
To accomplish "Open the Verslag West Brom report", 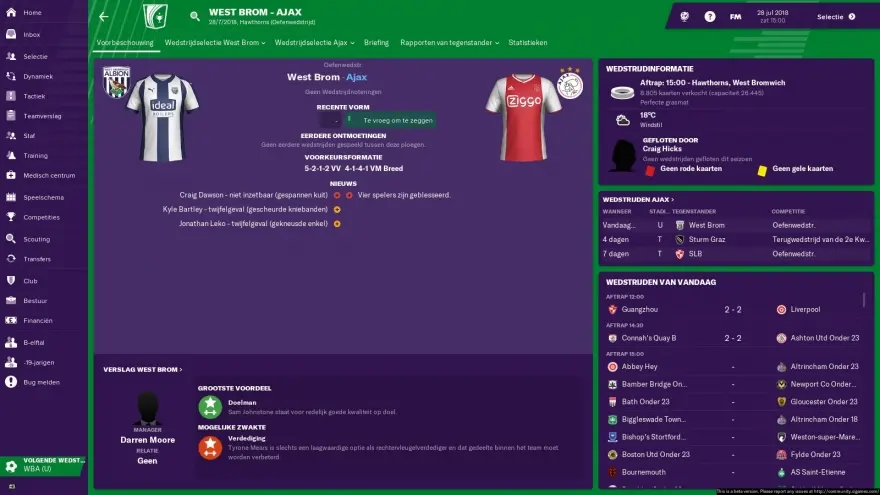I will [143, 369].
